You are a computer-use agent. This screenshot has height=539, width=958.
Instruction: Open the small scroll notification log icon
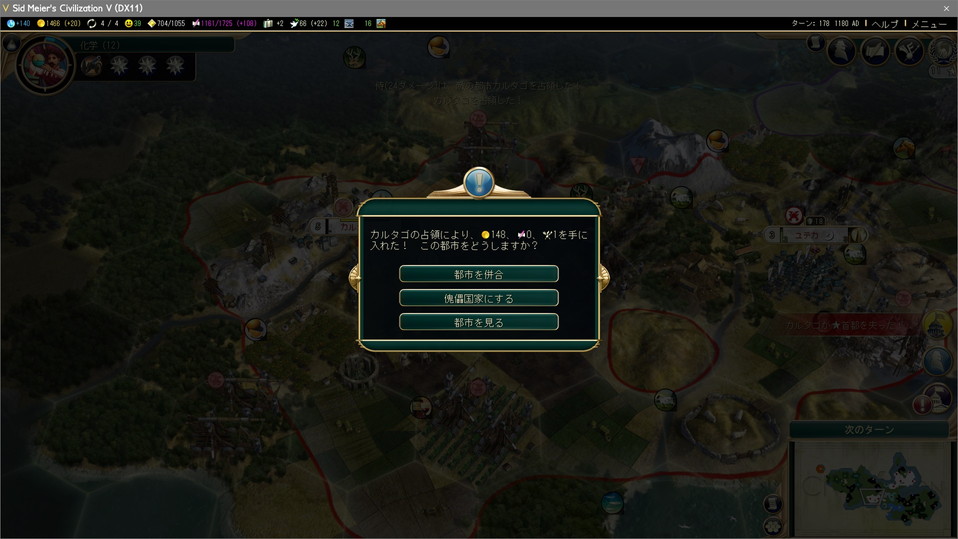click(x=815, y=44)
